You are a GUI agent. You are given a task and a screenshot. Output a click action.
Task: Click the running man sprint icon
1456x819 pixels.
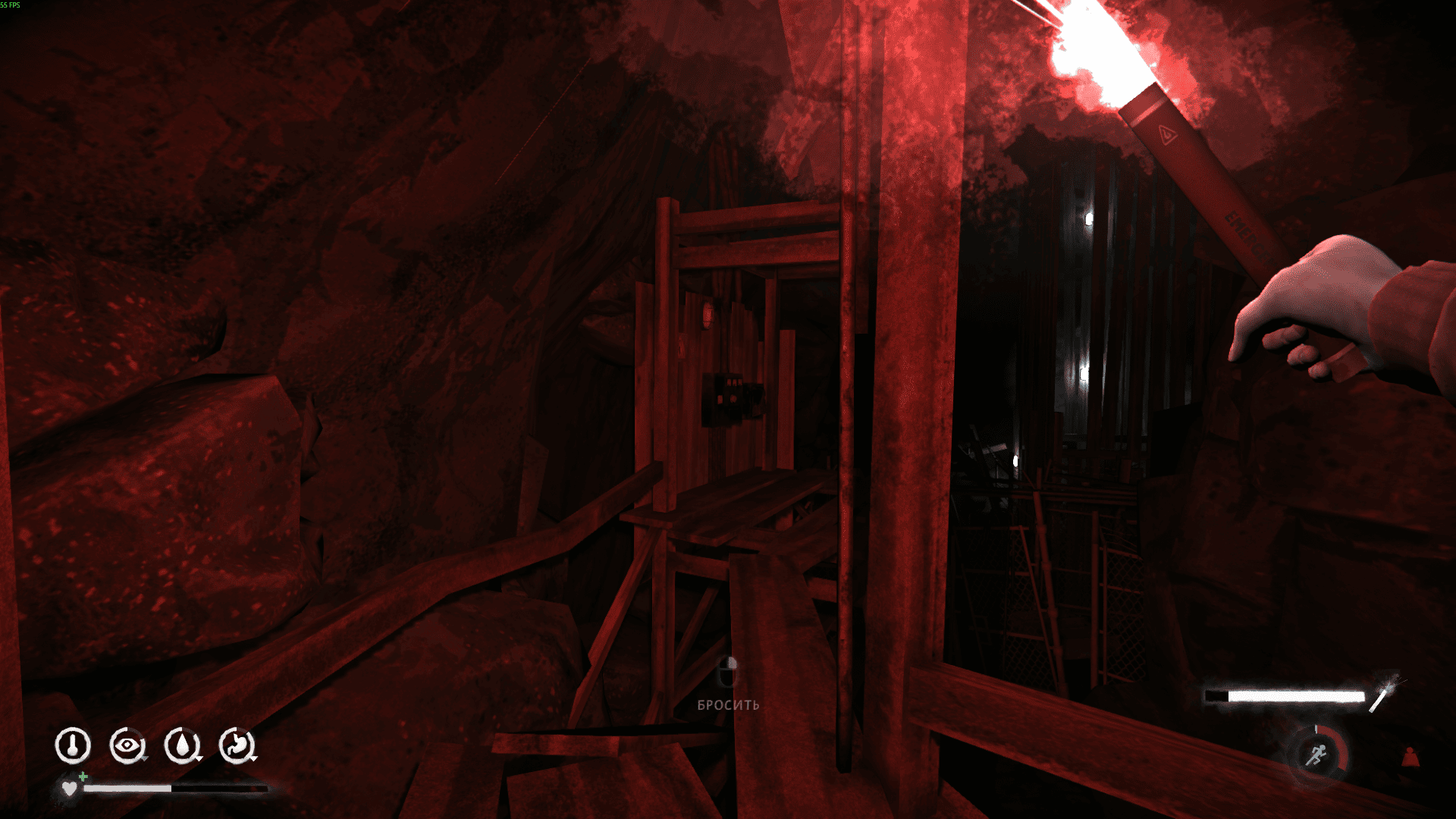point(1317,755)
